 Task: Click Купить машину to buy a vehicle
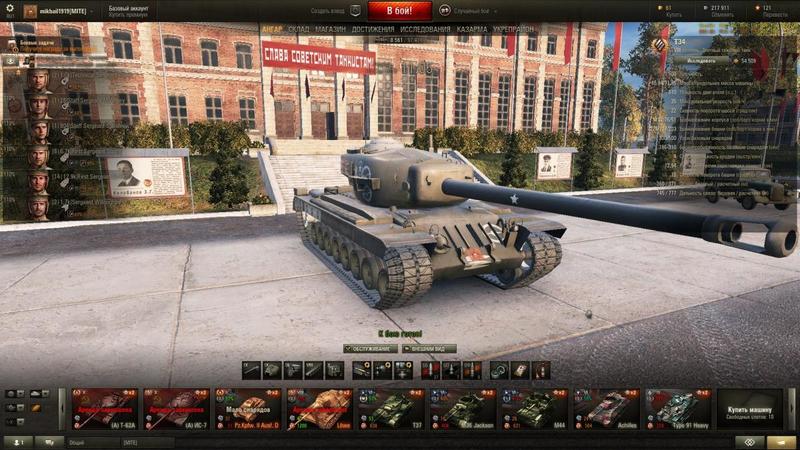(x=749, y=408)
